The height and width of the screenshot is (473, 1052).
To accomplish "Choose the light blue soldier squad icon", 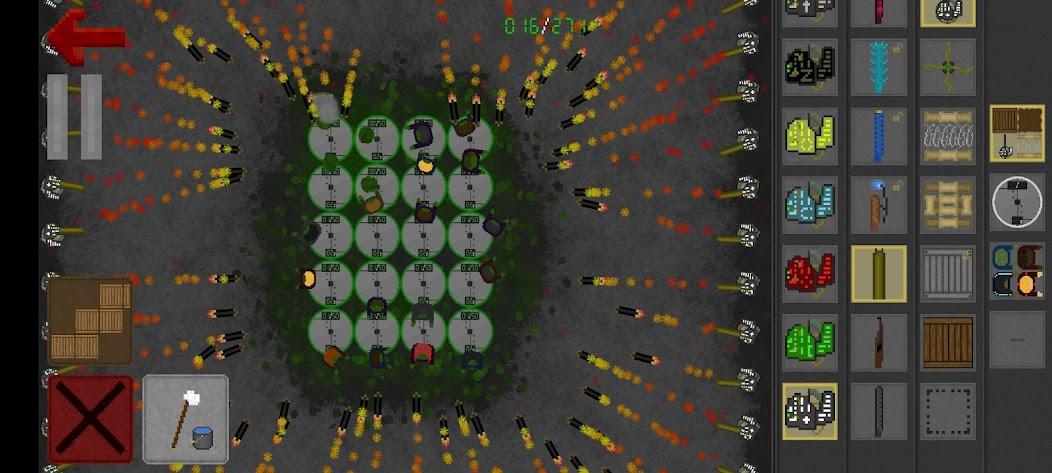I will pos(810,205).
